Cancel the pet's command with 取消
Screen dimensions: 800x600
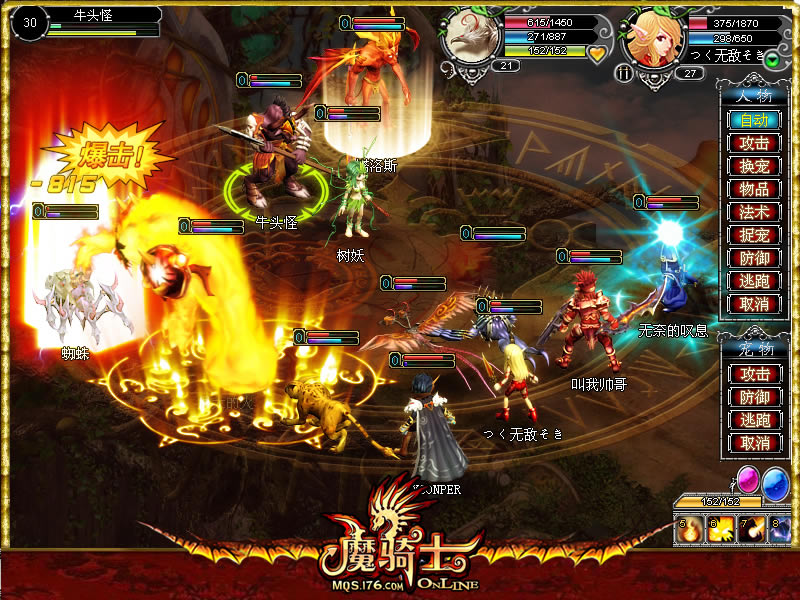(754, 443)
